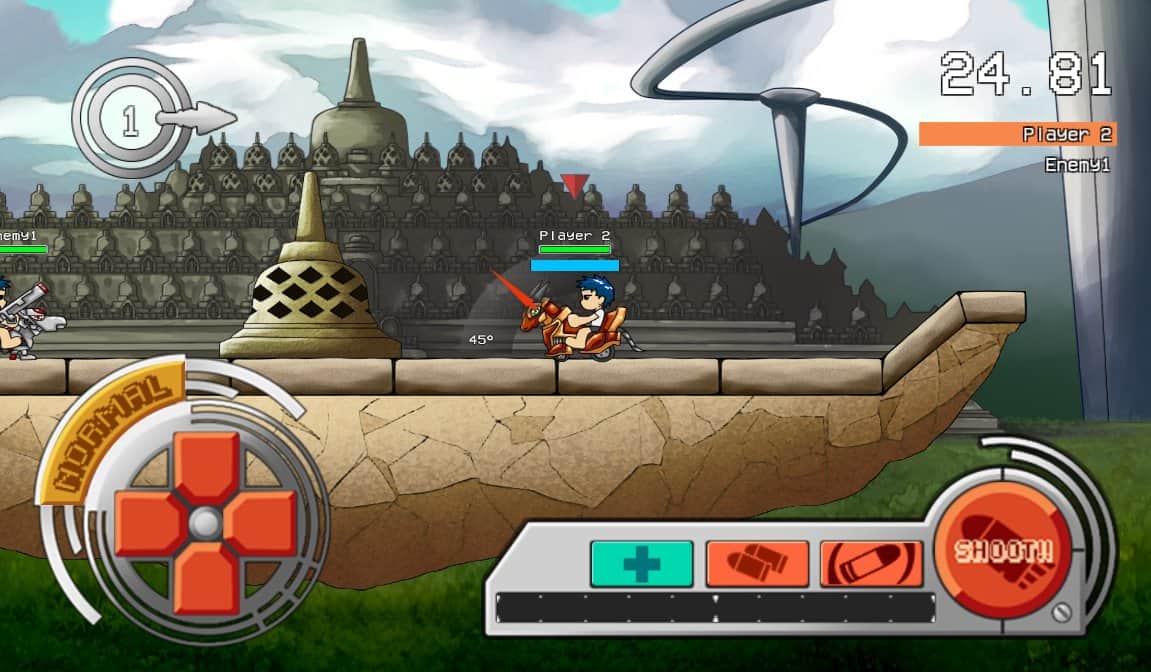This screenshot has height=672, width=1151.
Task: Tap the D-pad left arrow
Action: coord(150,523)
